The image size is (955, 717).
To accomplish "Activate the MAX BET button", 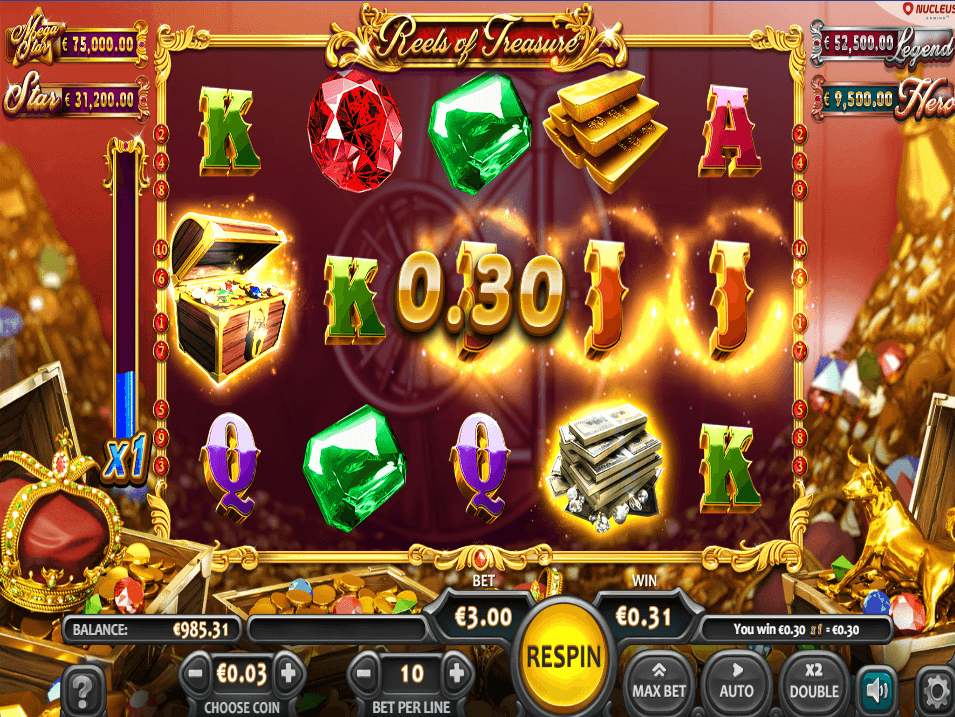I will click(x=659, y=679).
